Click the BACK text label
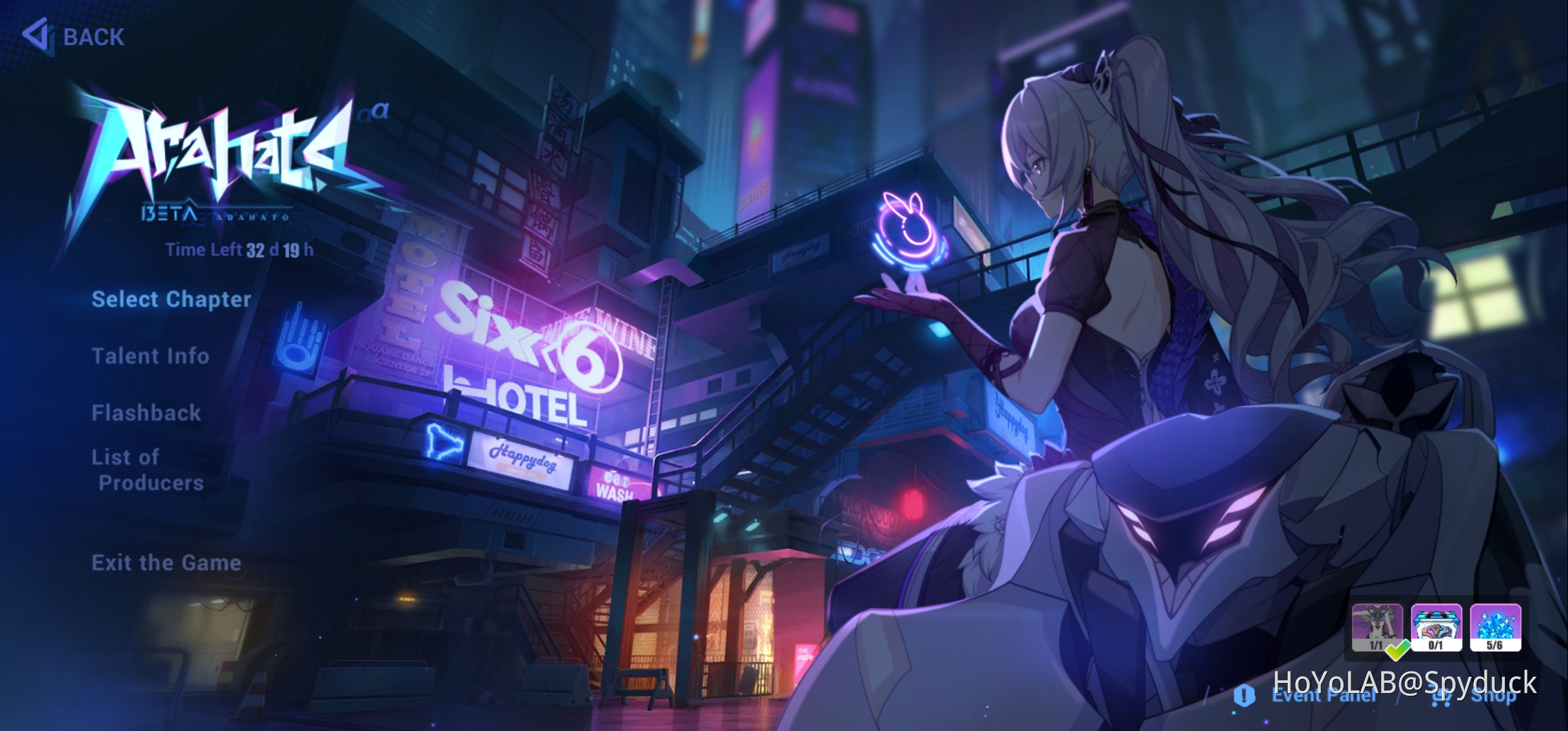1568x731 pixels. tap(93, 37)
